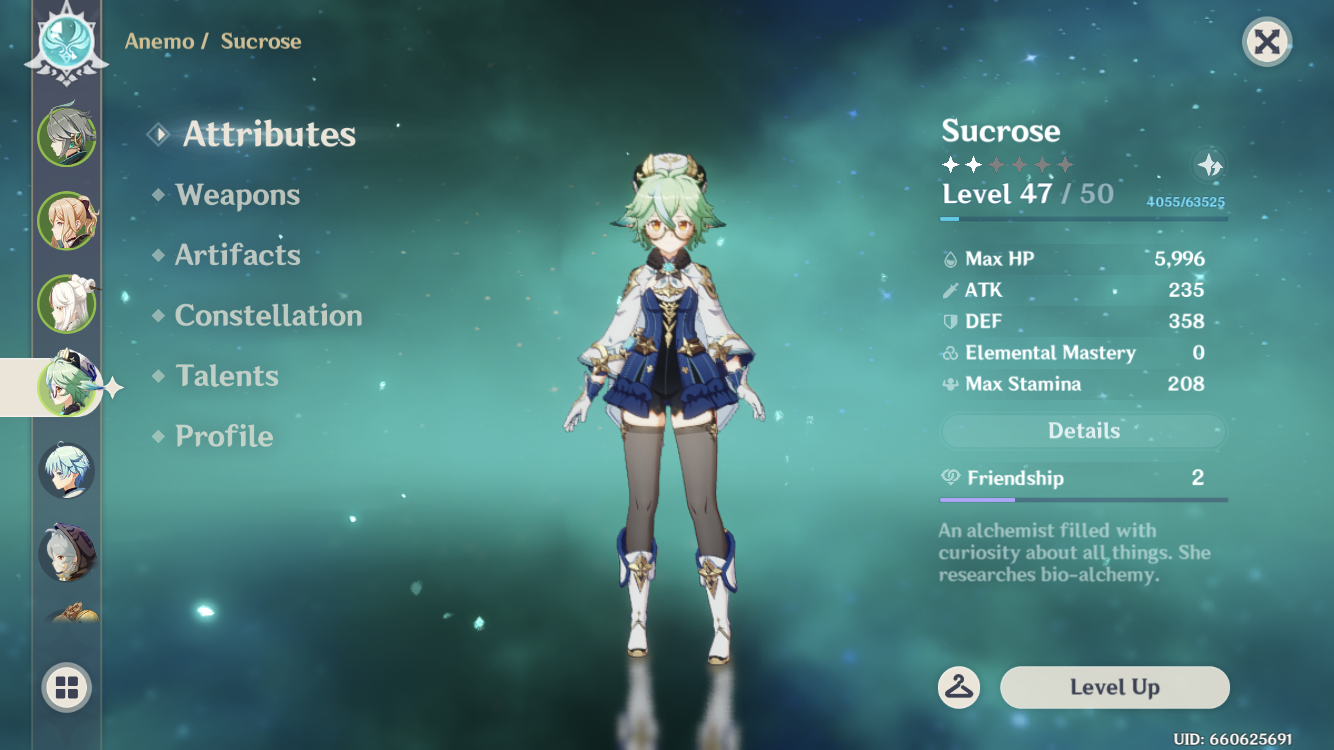Click the Elemental Mastery icon
Image resolution: width=1334 pixels, height=750 pixels.
point(948,352)
